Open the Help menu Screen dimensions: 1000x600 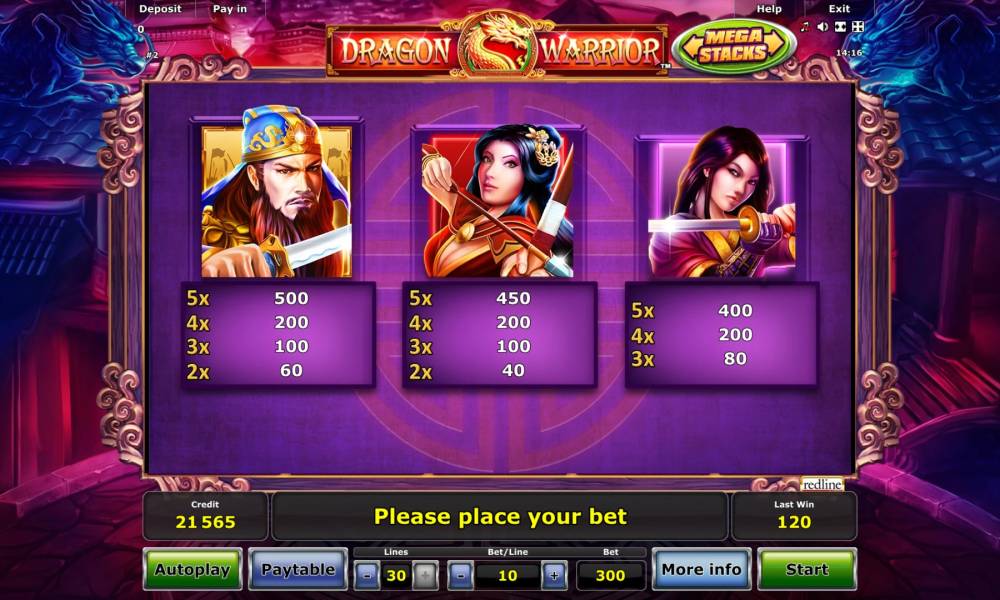tap(769, 9)
